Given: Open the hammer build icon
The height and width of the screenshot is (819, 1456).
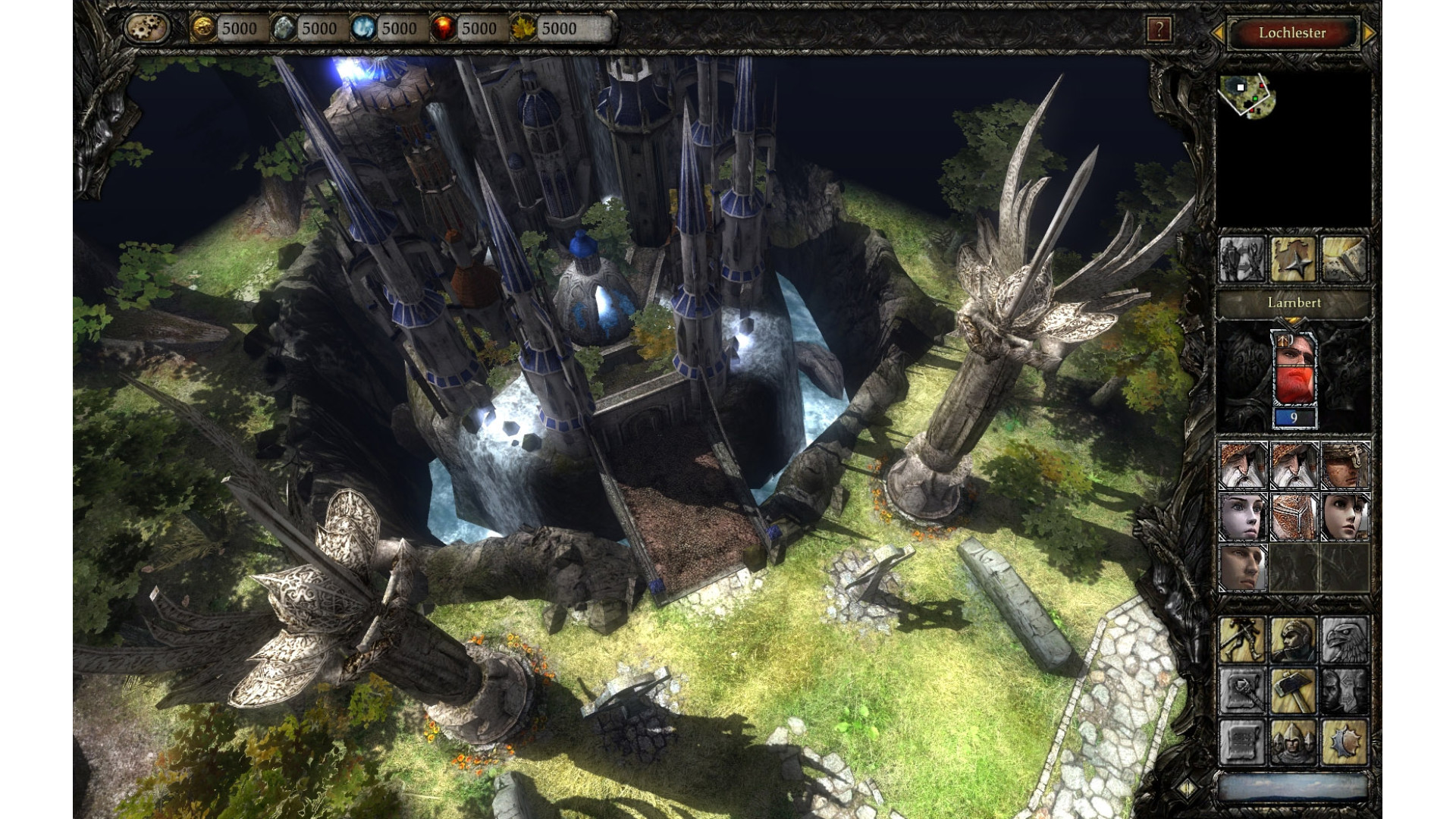Looking at the screenshot, I should [x=1294, y=691].
